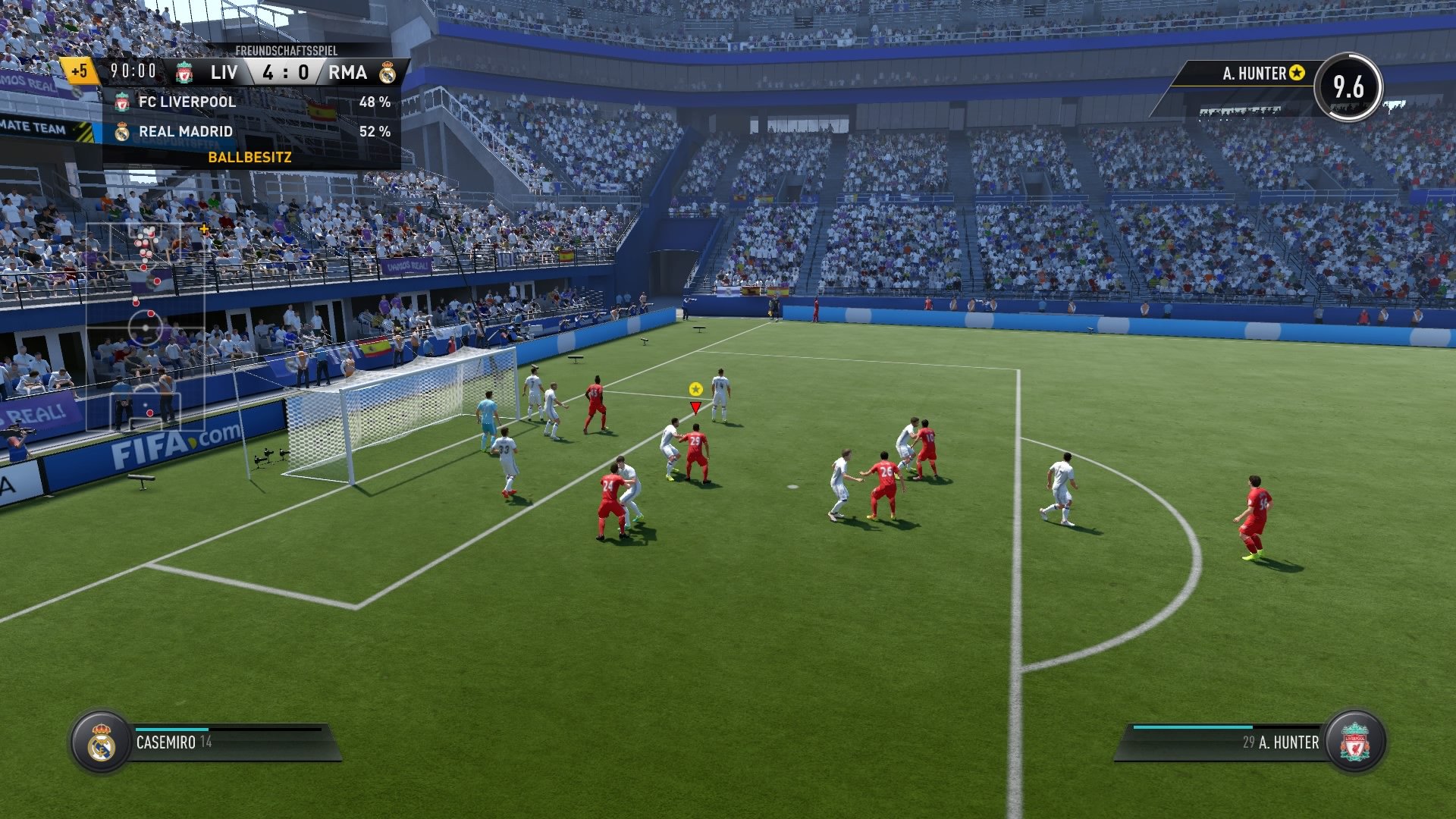Click the yellow star indicator above the player
Image resolution: width=1456 pixels, height=819 pixels.
pyautogui.click(x=695, y=390)
